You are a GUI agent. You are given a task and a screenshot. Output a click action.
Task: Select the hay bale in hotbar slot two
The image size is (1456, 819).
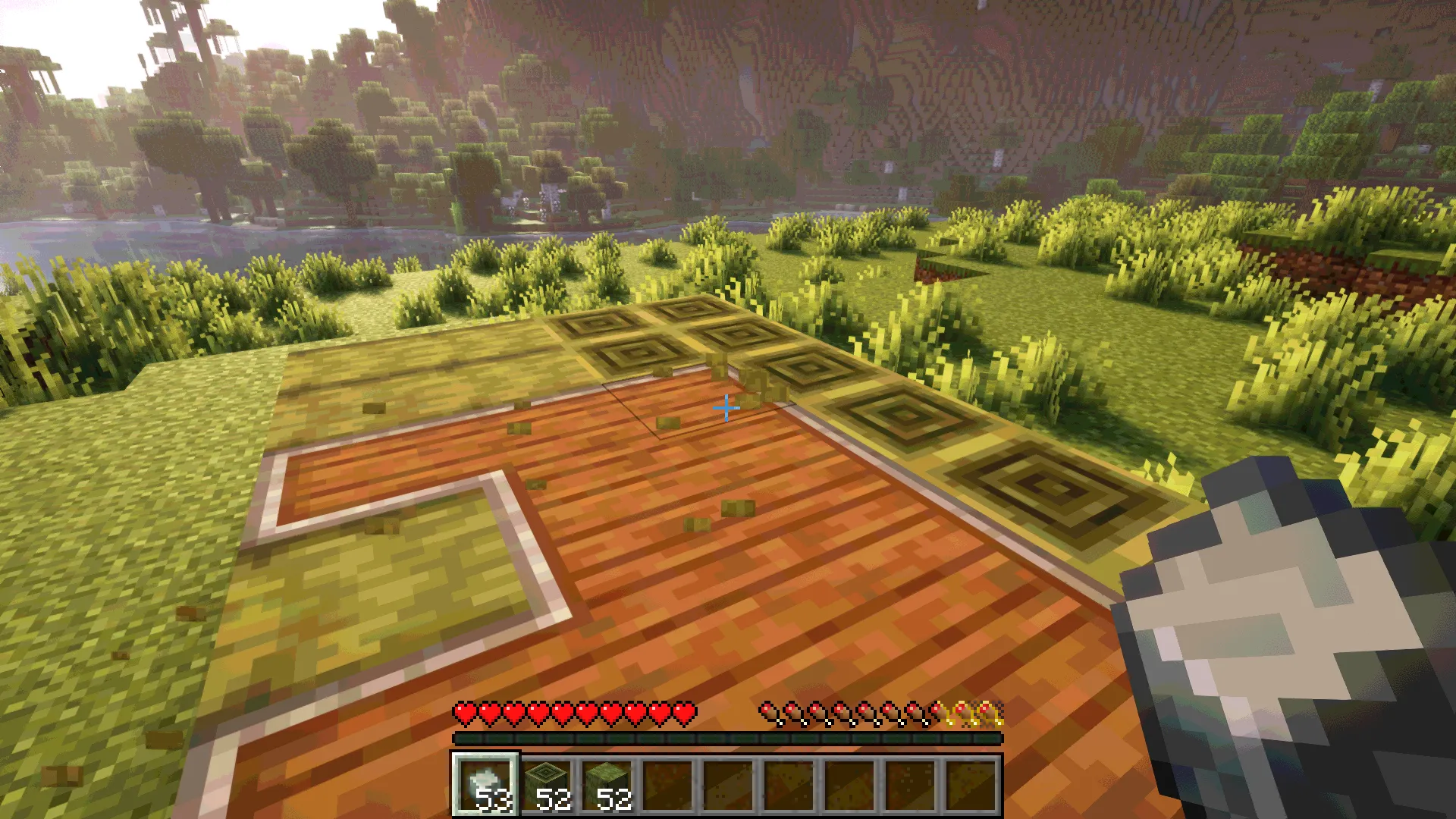(x=548, y=785)
